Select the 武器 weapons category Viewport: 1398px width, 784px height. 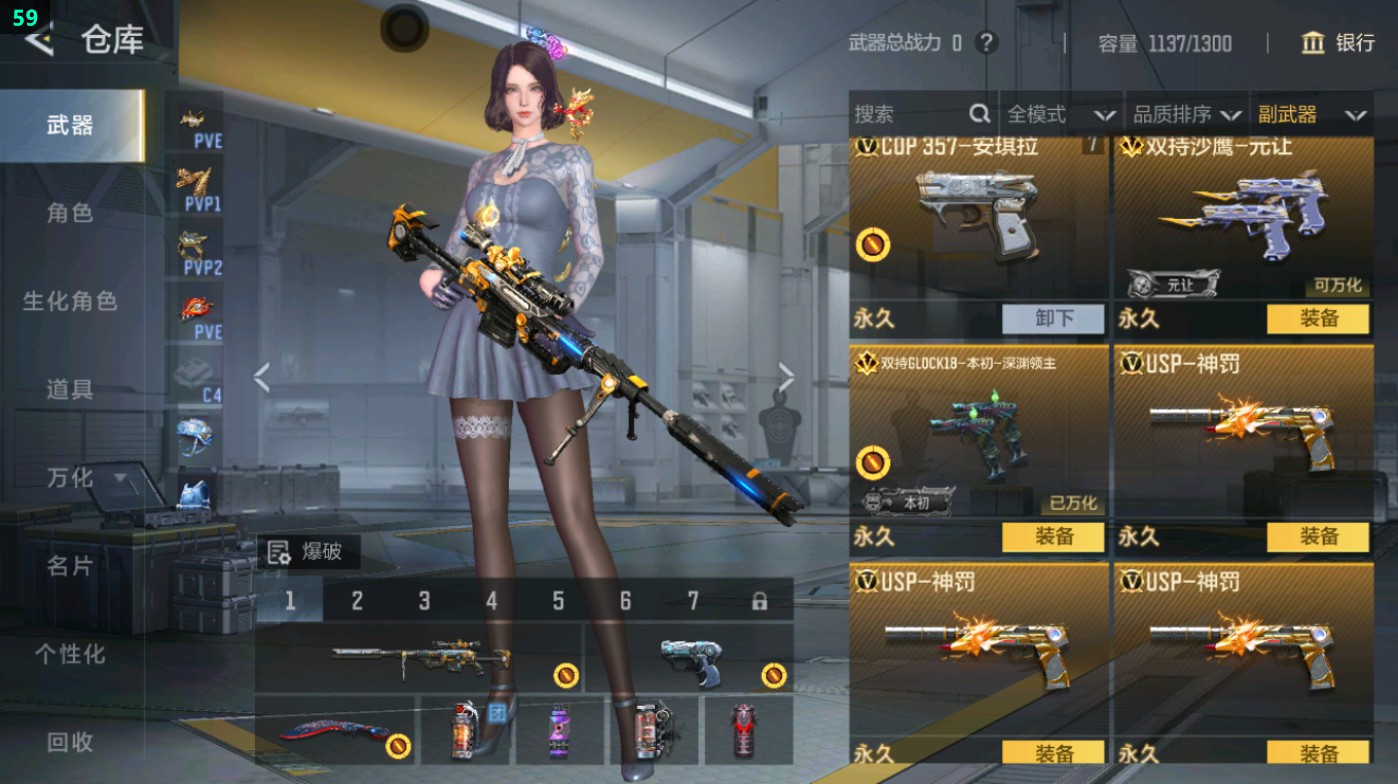[x=70, y=126]
